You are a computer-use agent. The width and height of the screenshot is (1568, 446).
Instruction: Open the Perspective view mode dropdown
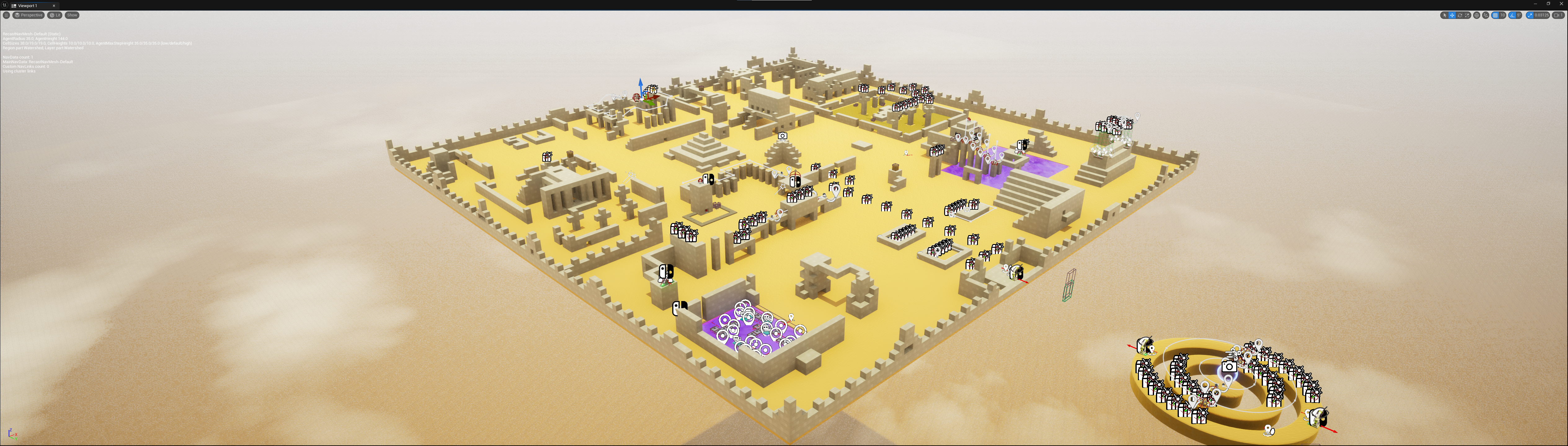coord(29,15)
